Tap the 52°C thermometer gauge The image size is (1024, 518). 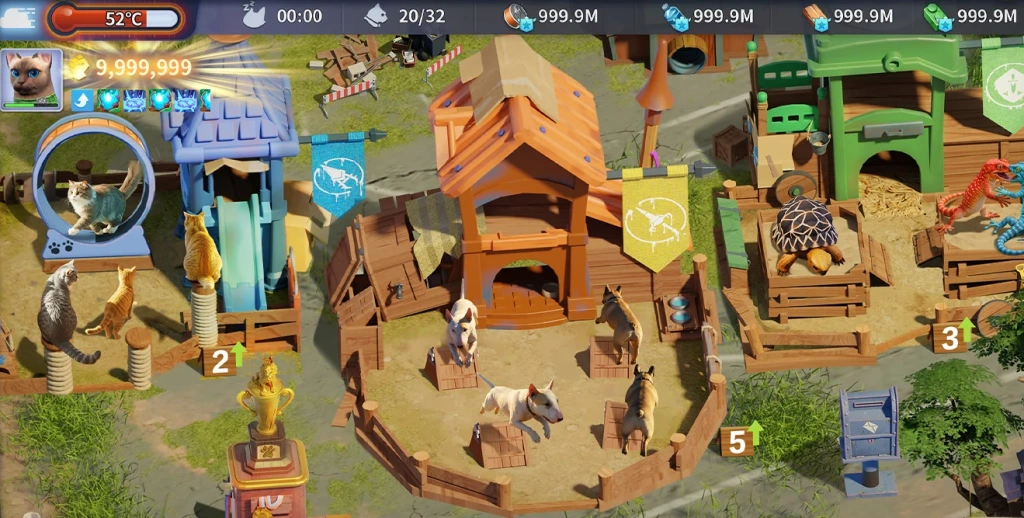point(116,18)
